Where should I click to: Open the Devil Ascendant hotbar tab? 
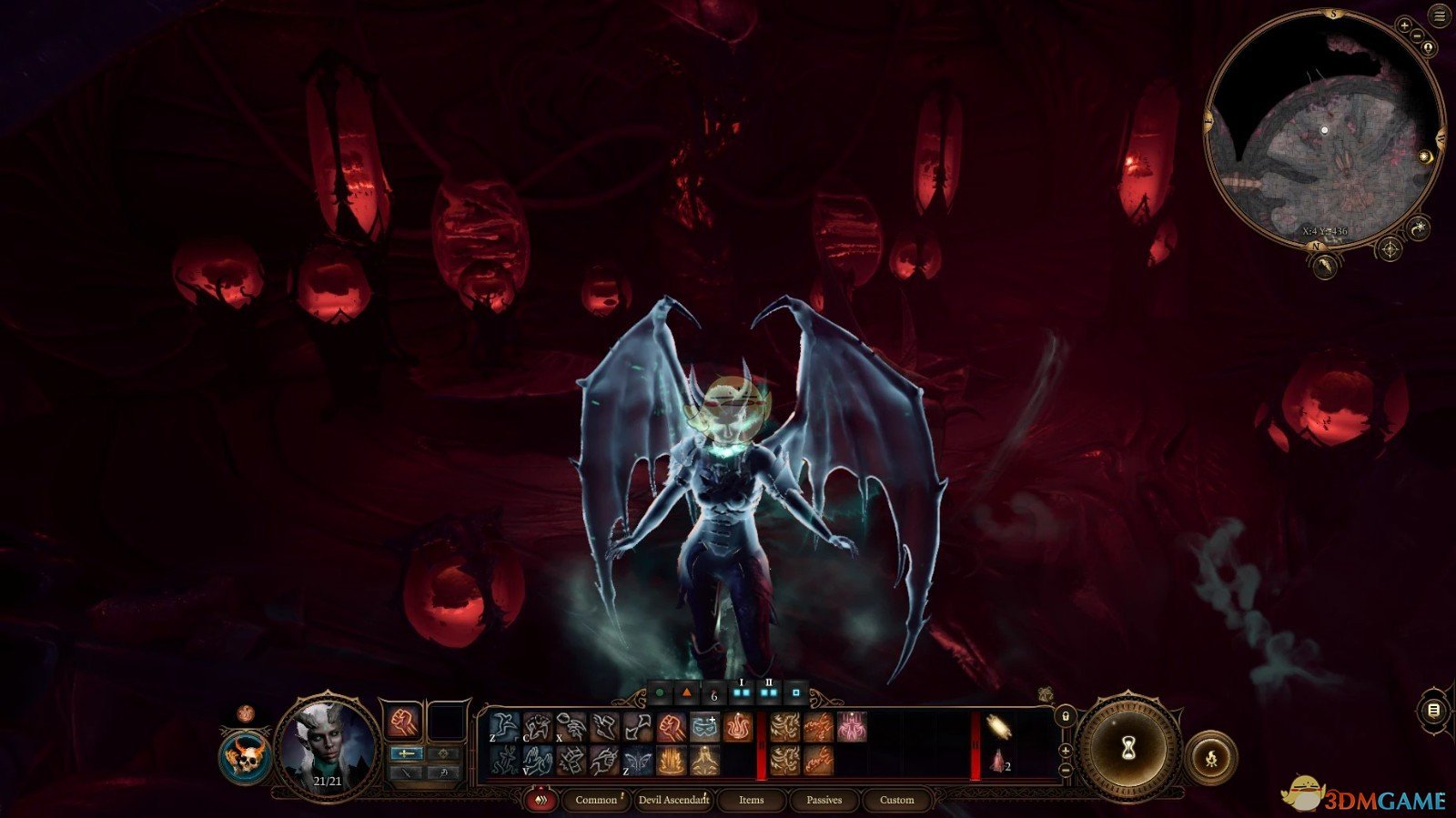tap(673, 800)
